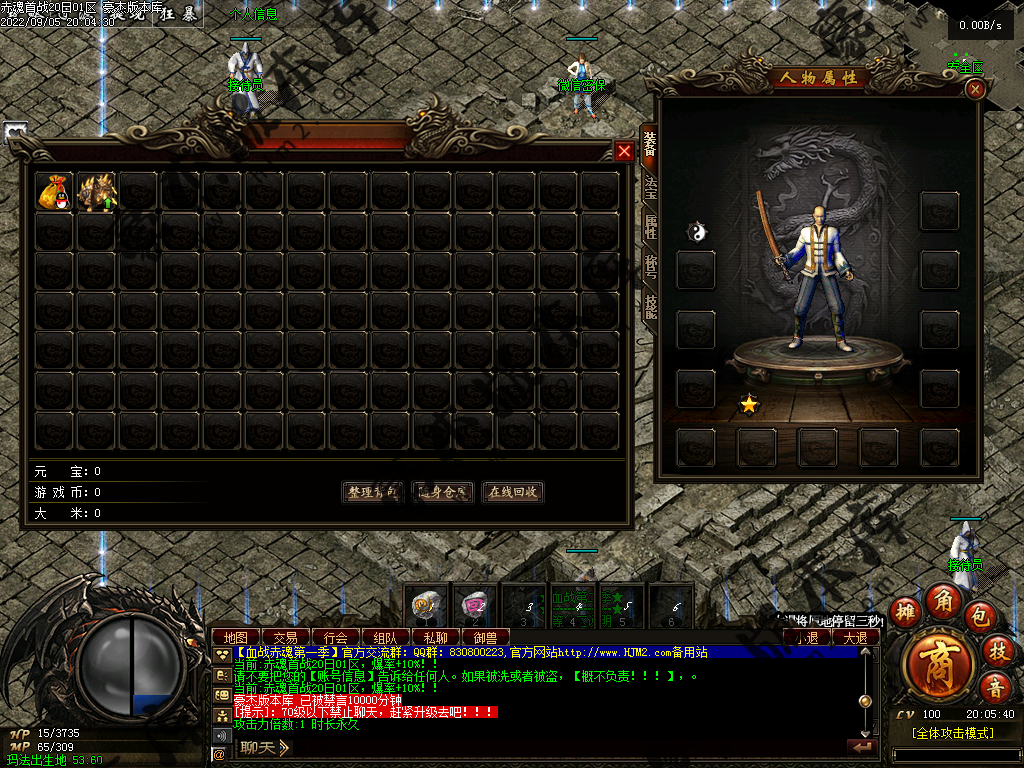Select the golden beast item in bag
The height and width of the screenshot is (768, 1024).
point(96,191)
